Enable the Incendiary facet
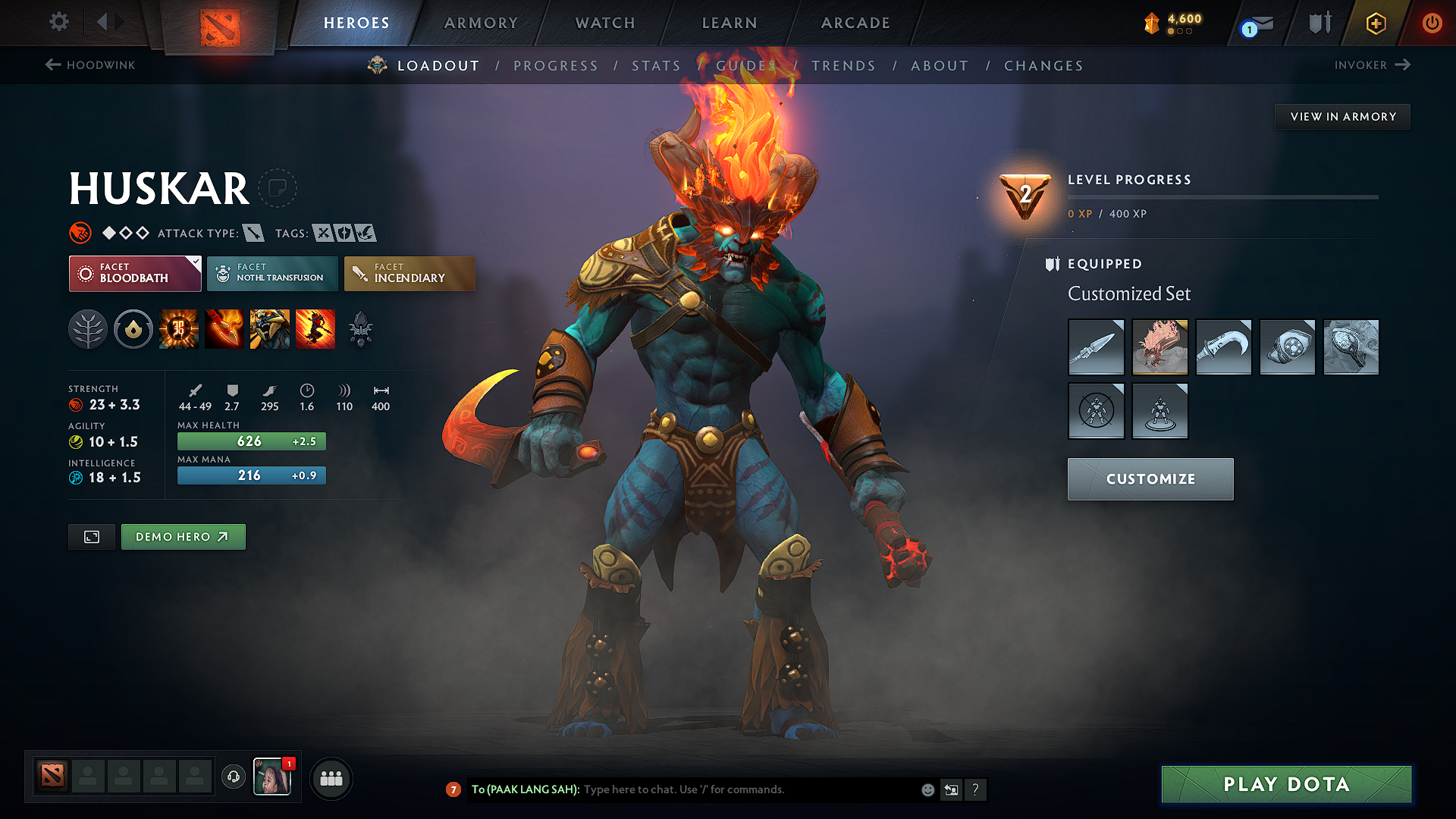The height and width of the screenshot is (819, 1456). click(x=408, y=274)
